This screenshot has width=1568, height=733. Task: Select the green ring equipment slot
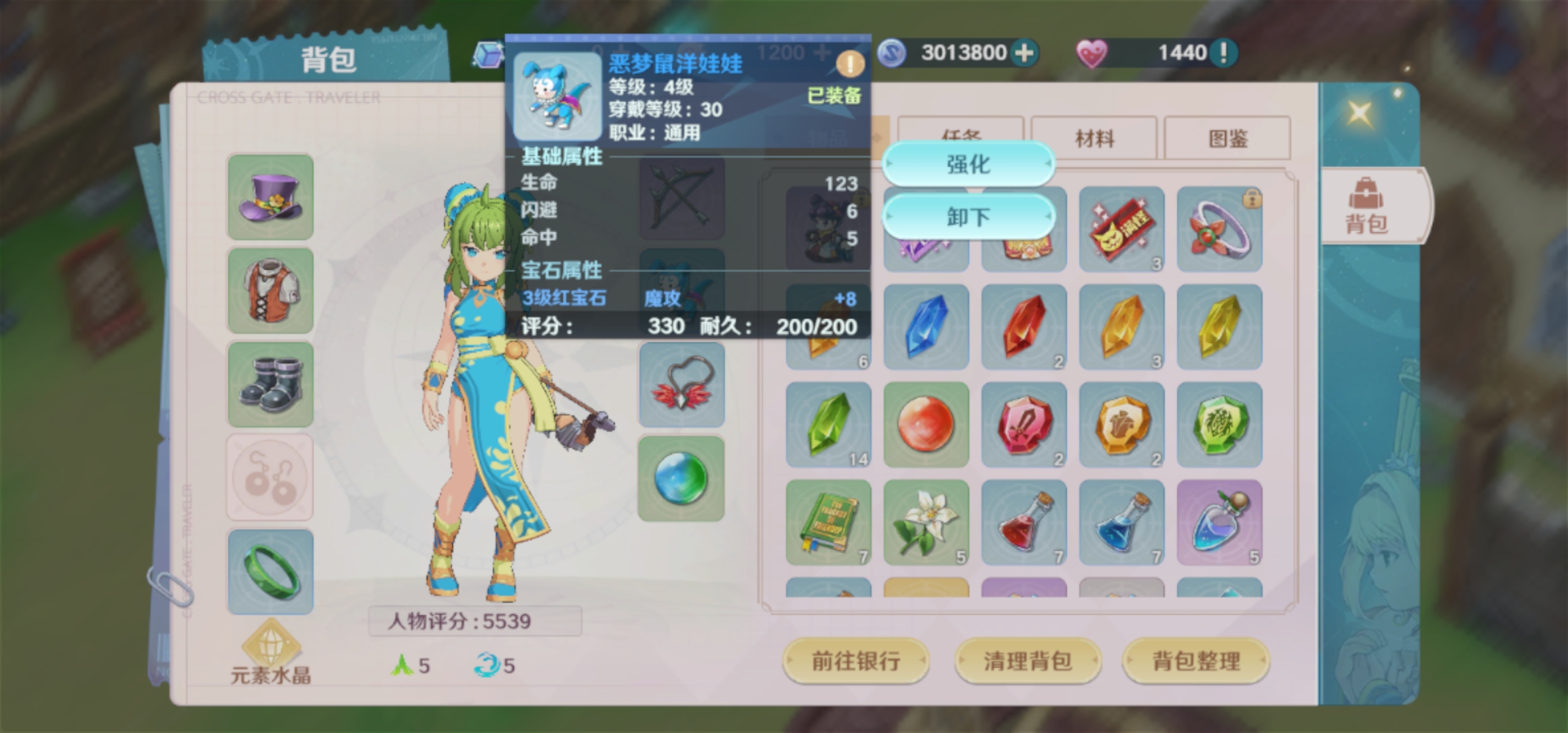[269, 570]
